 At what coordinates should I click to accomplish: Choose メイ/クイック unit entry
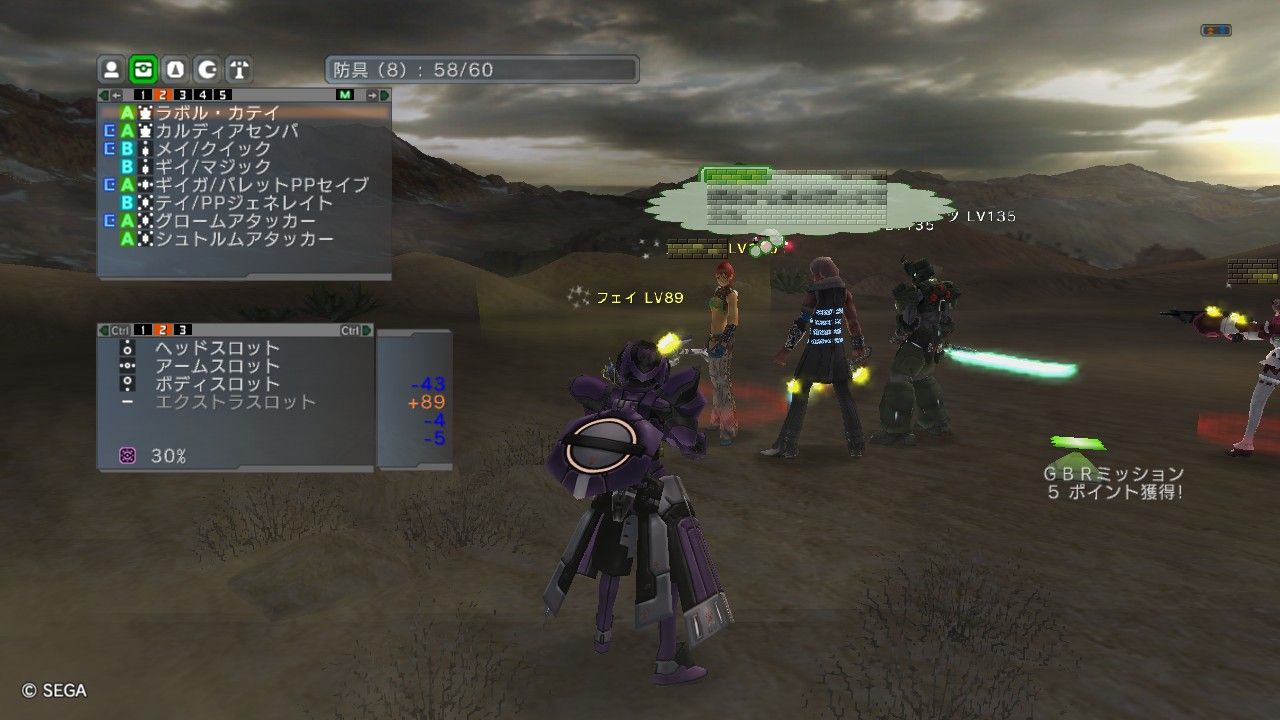click(x=212, y=149)
